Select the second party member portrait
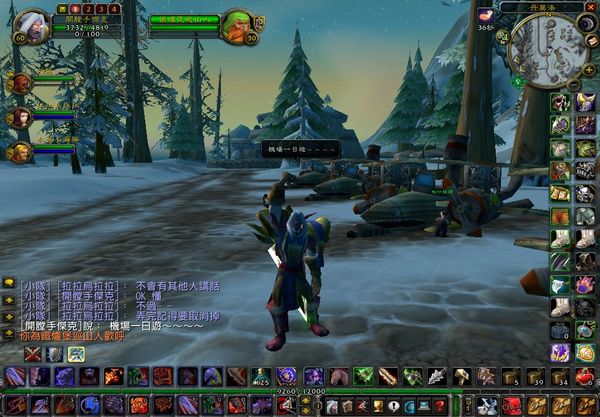This screenshot has width=600, height=417. click(x=21, y=118)
